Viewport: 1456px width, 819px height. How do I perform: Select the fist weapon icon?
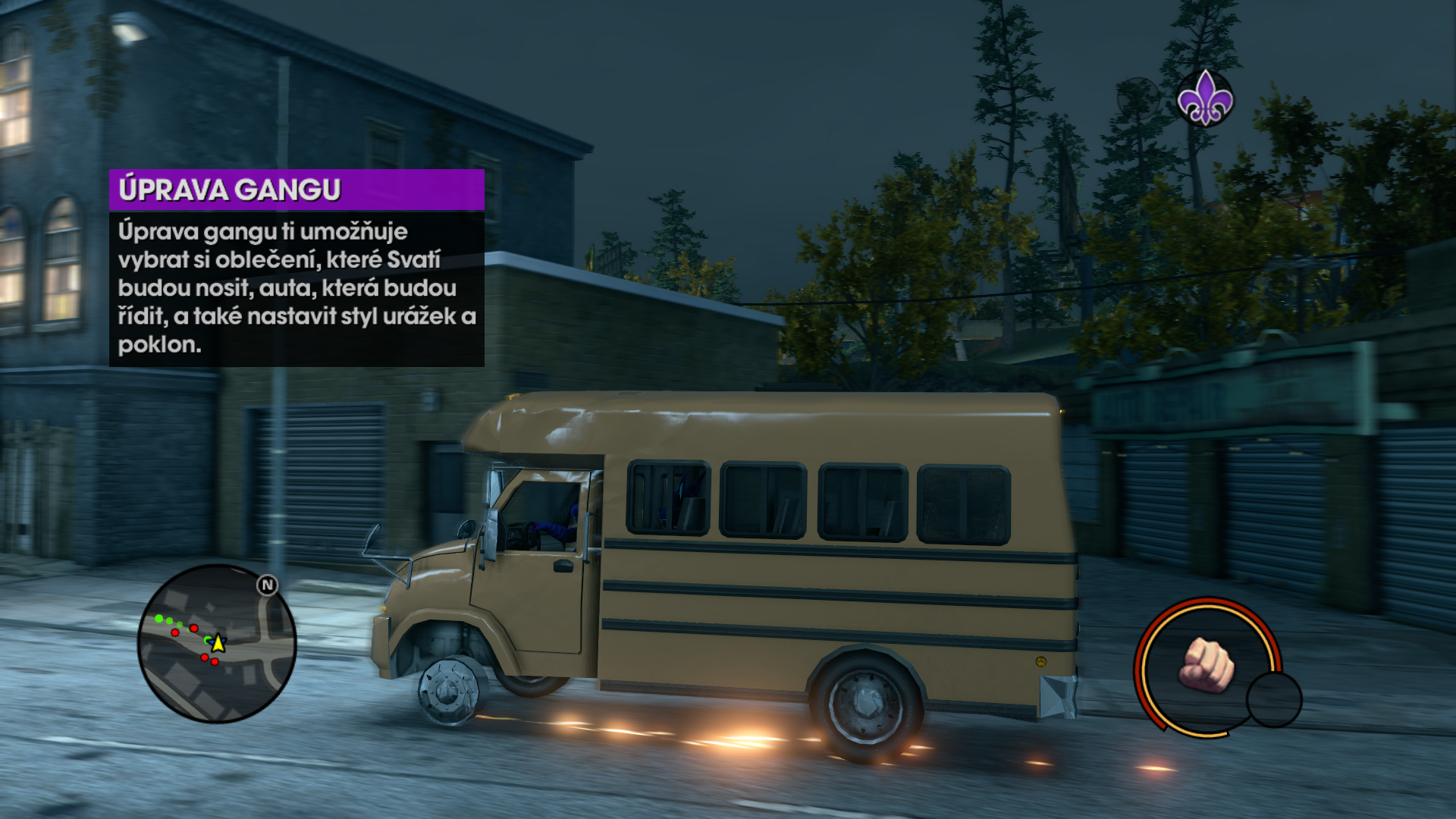coord(1206,665)
